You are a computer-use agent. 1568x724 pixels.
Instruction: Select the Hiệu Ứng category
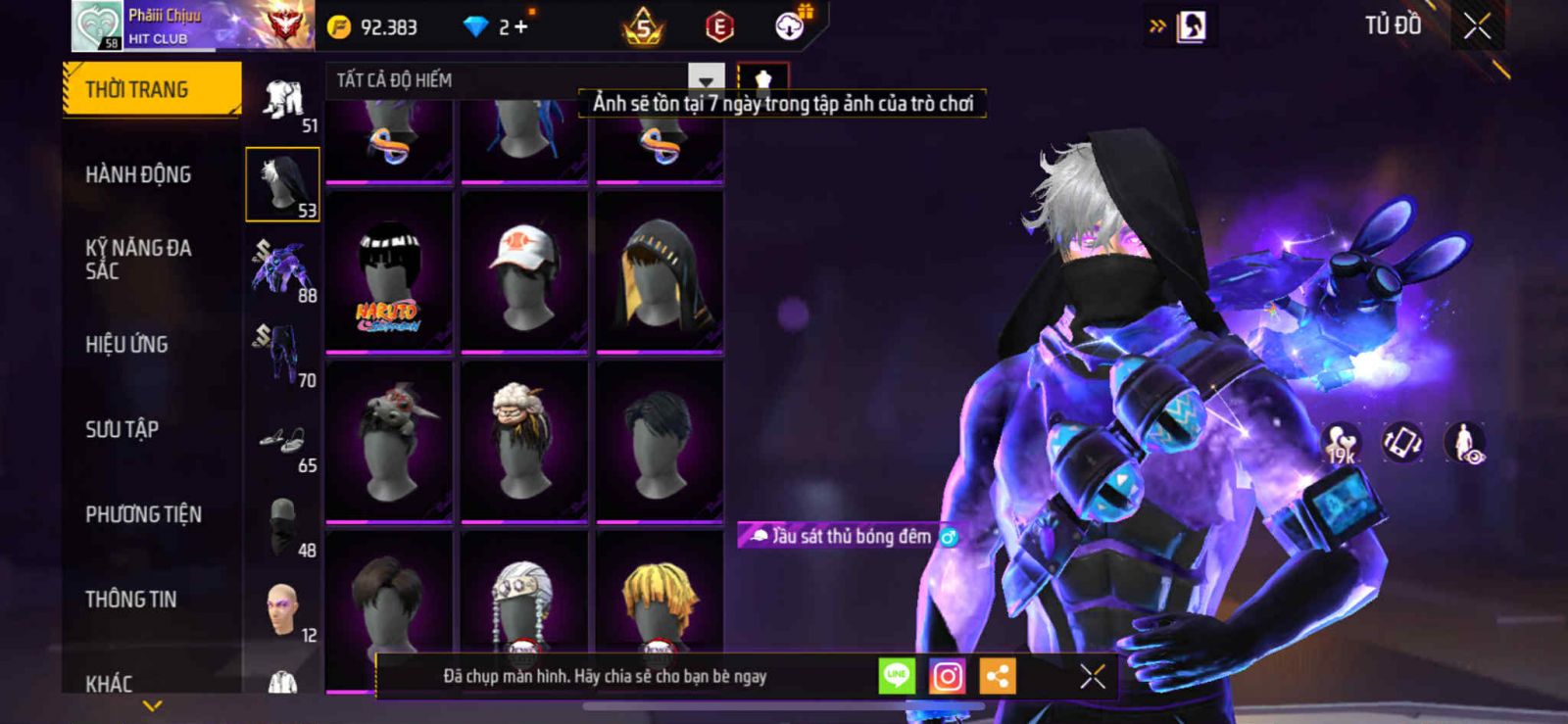point(126,344)
